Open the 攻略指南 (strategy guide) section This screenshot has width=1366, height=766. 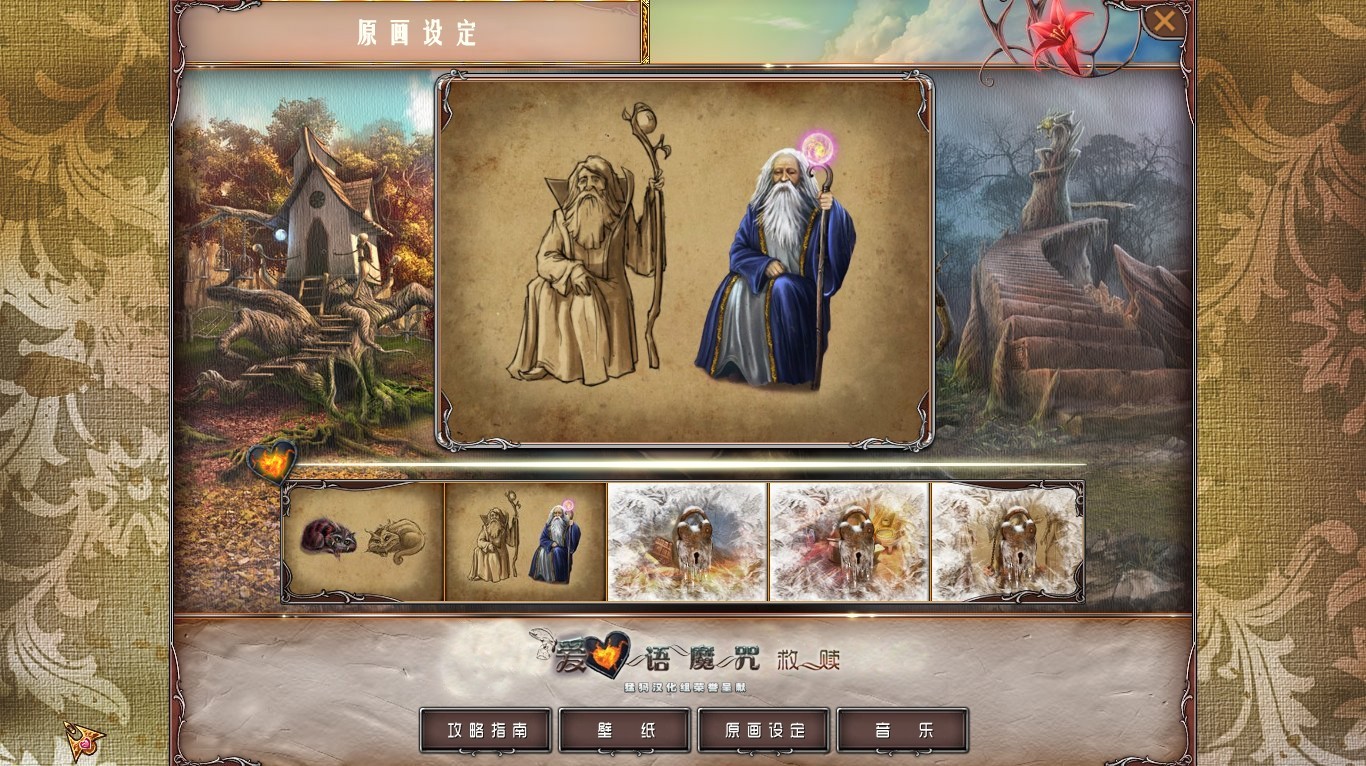point(485,730)
